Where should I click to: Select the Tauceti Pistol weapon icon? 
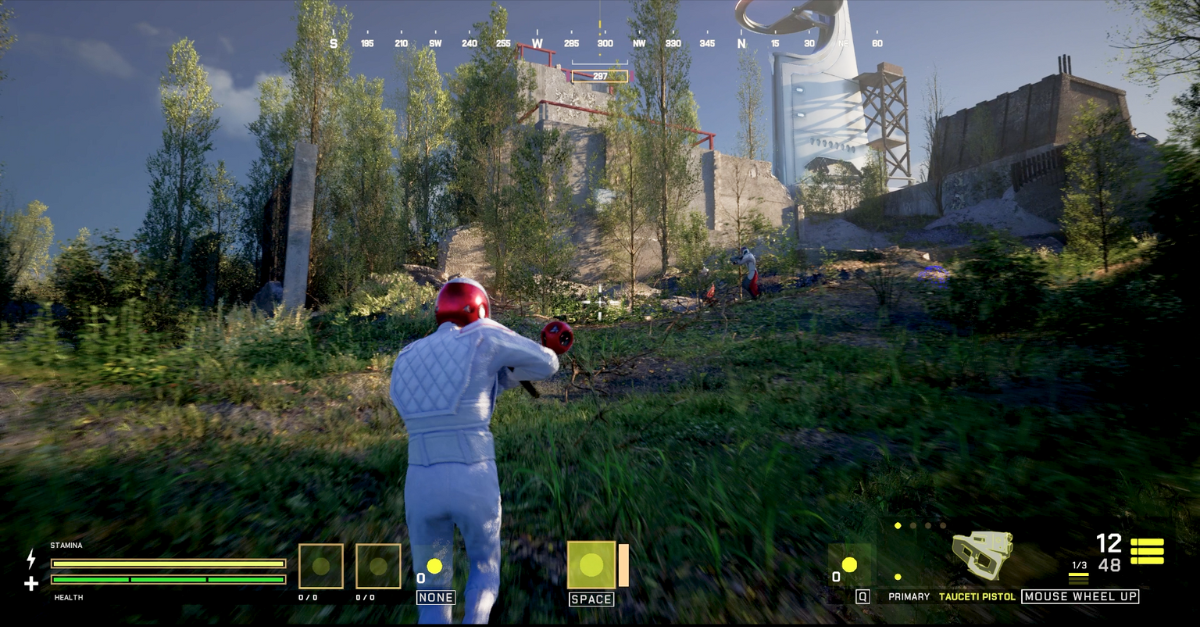tap(982, 555)
